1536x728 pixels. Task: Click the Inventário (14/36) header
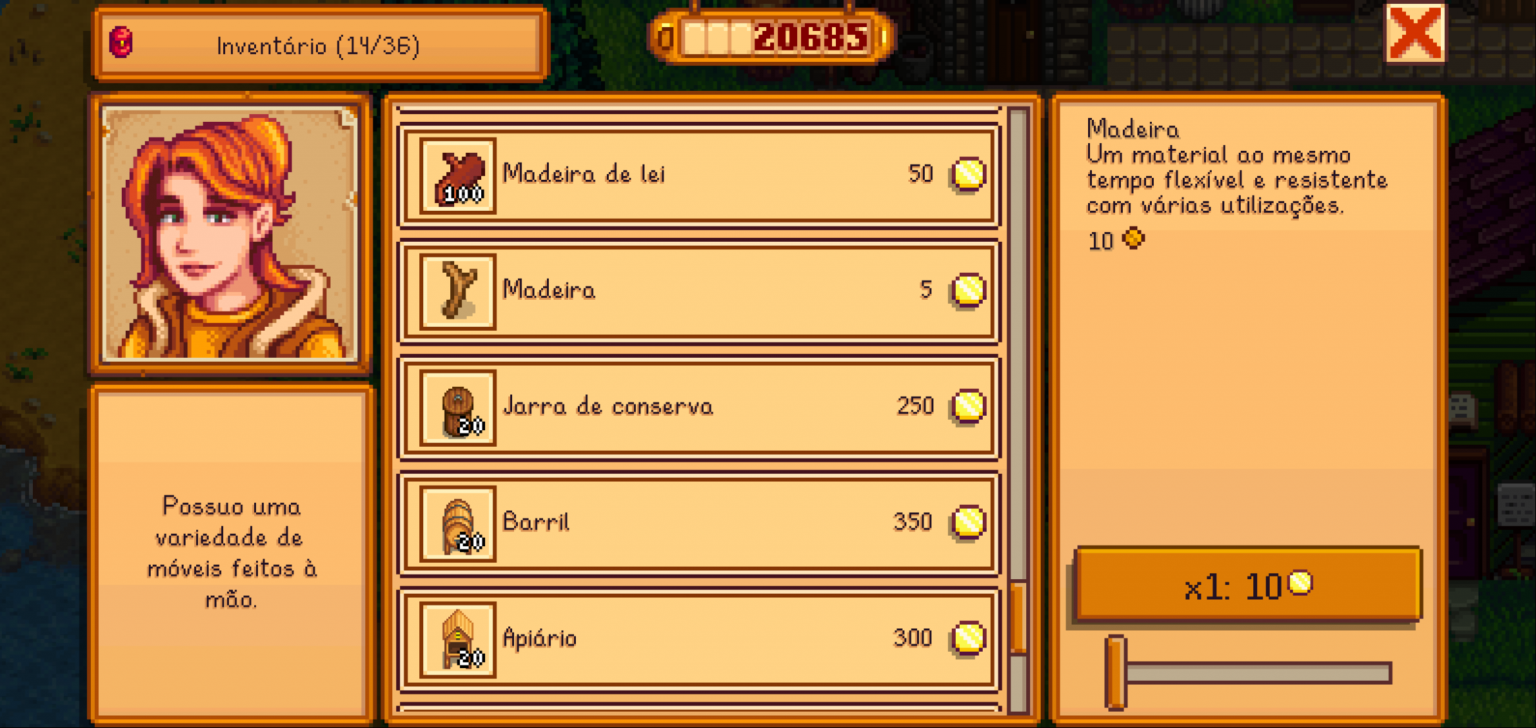click(x=318, y=43)
